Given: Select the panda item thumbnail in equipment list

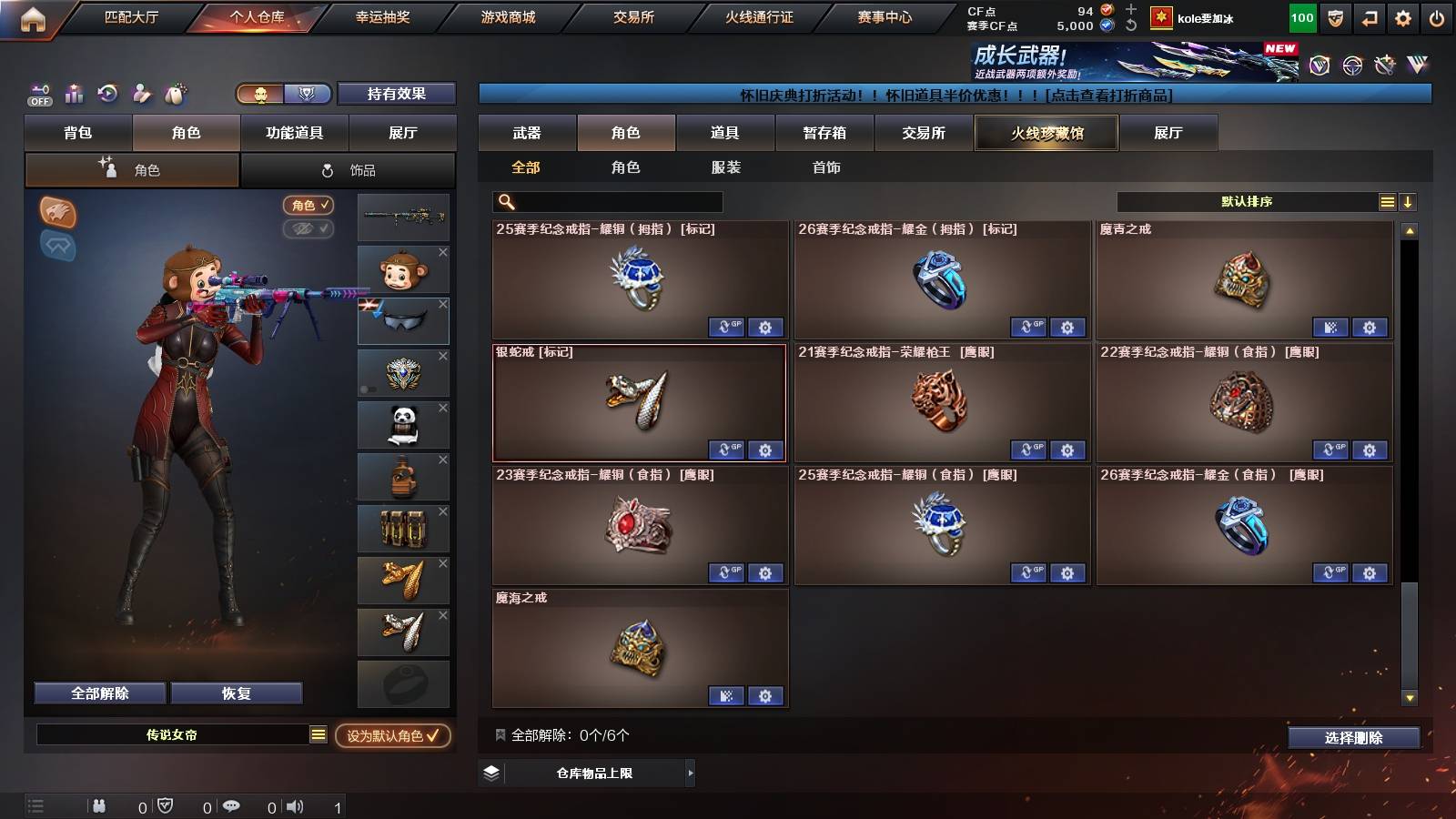Looking at the screenshot, I should 403,424.
